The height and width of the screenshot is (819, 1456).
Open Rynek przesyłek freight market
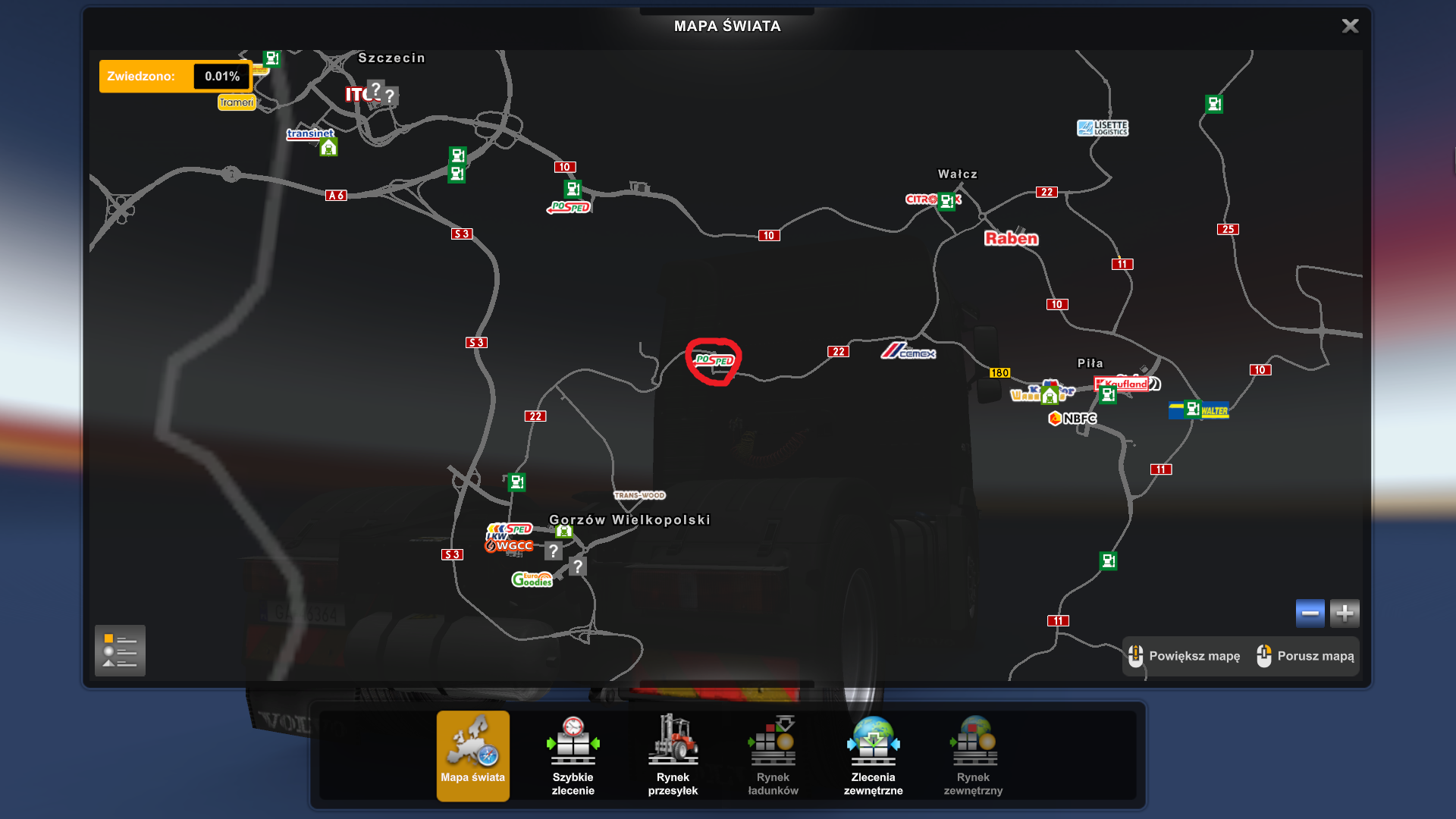coord(673,755)
